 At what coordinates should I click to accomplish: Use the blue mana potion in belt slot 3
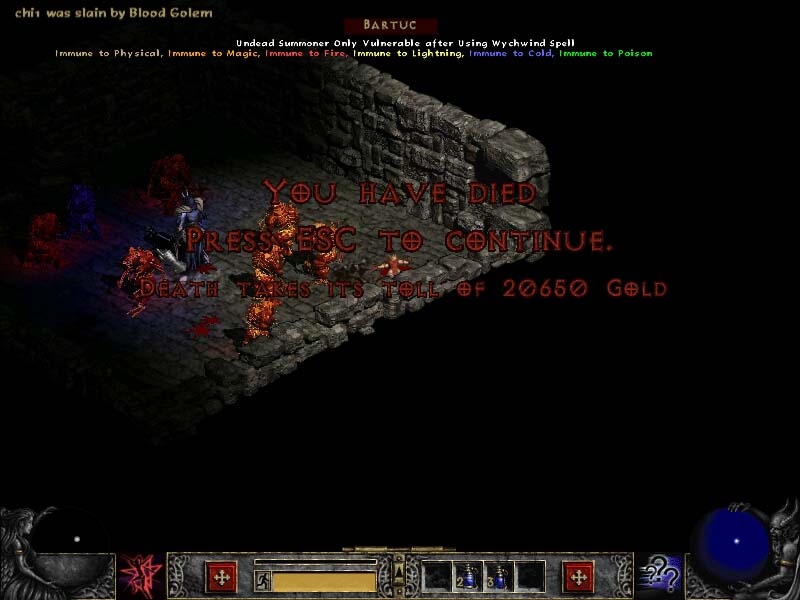(x=499, y=577)
